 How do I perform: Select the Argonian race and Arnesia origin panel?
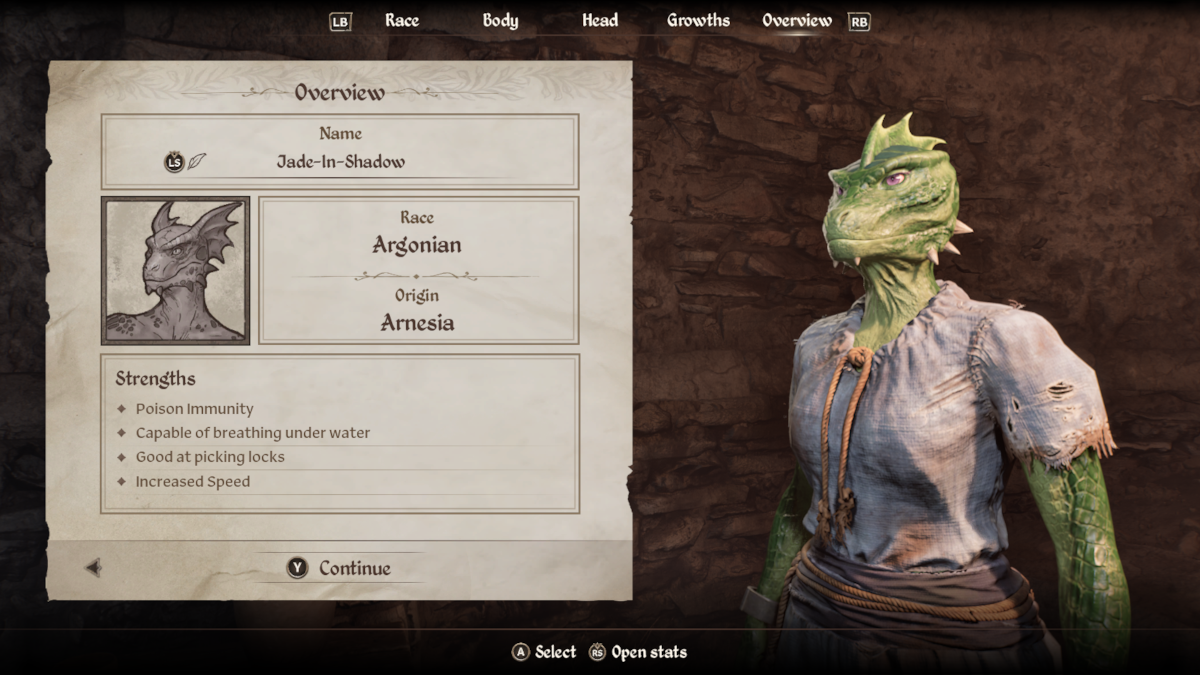tap(418, 271)
